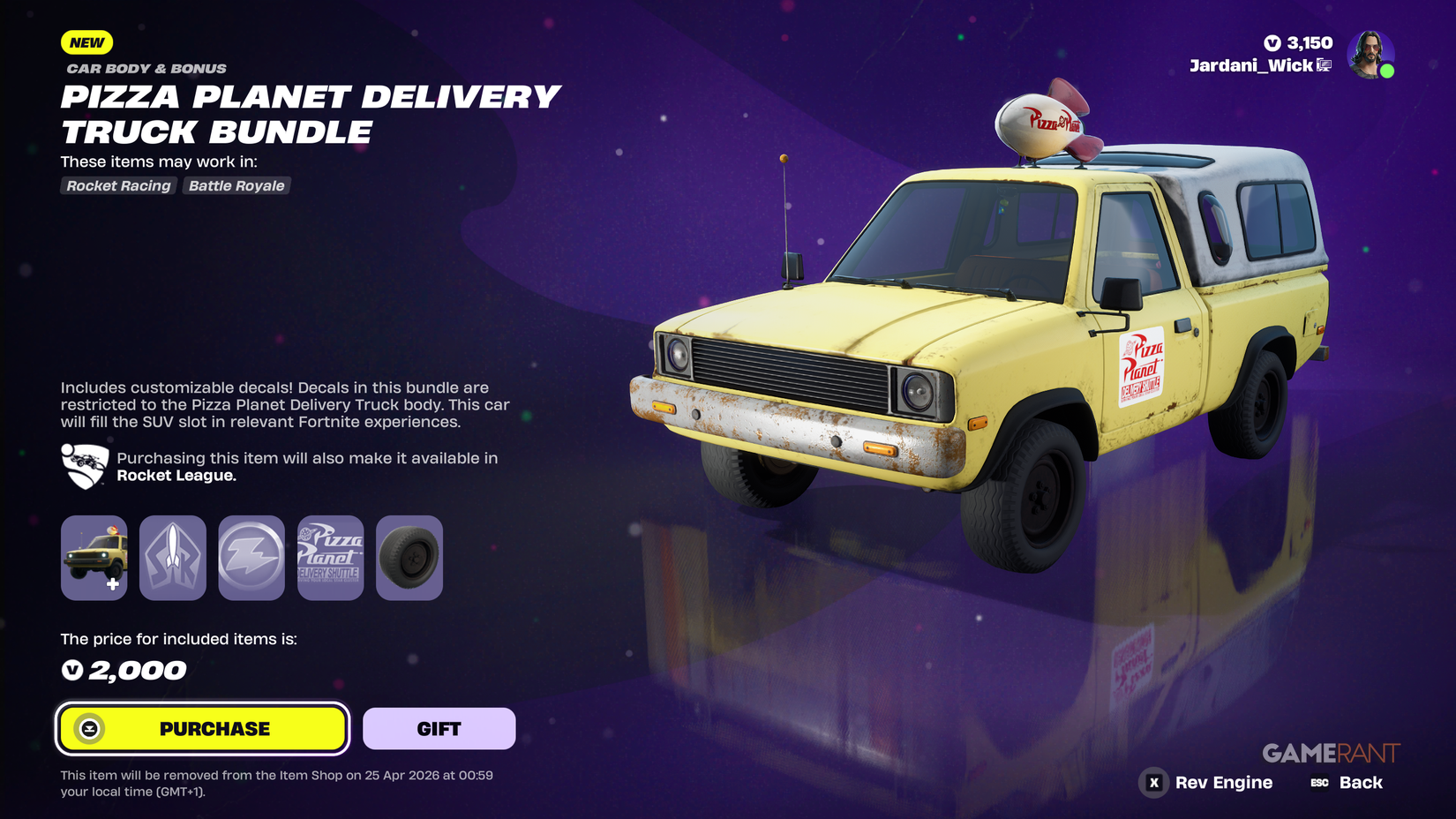Select the truck wheel item icon
Viewport: 1456px width, 819px height.
tap(409, 558)
